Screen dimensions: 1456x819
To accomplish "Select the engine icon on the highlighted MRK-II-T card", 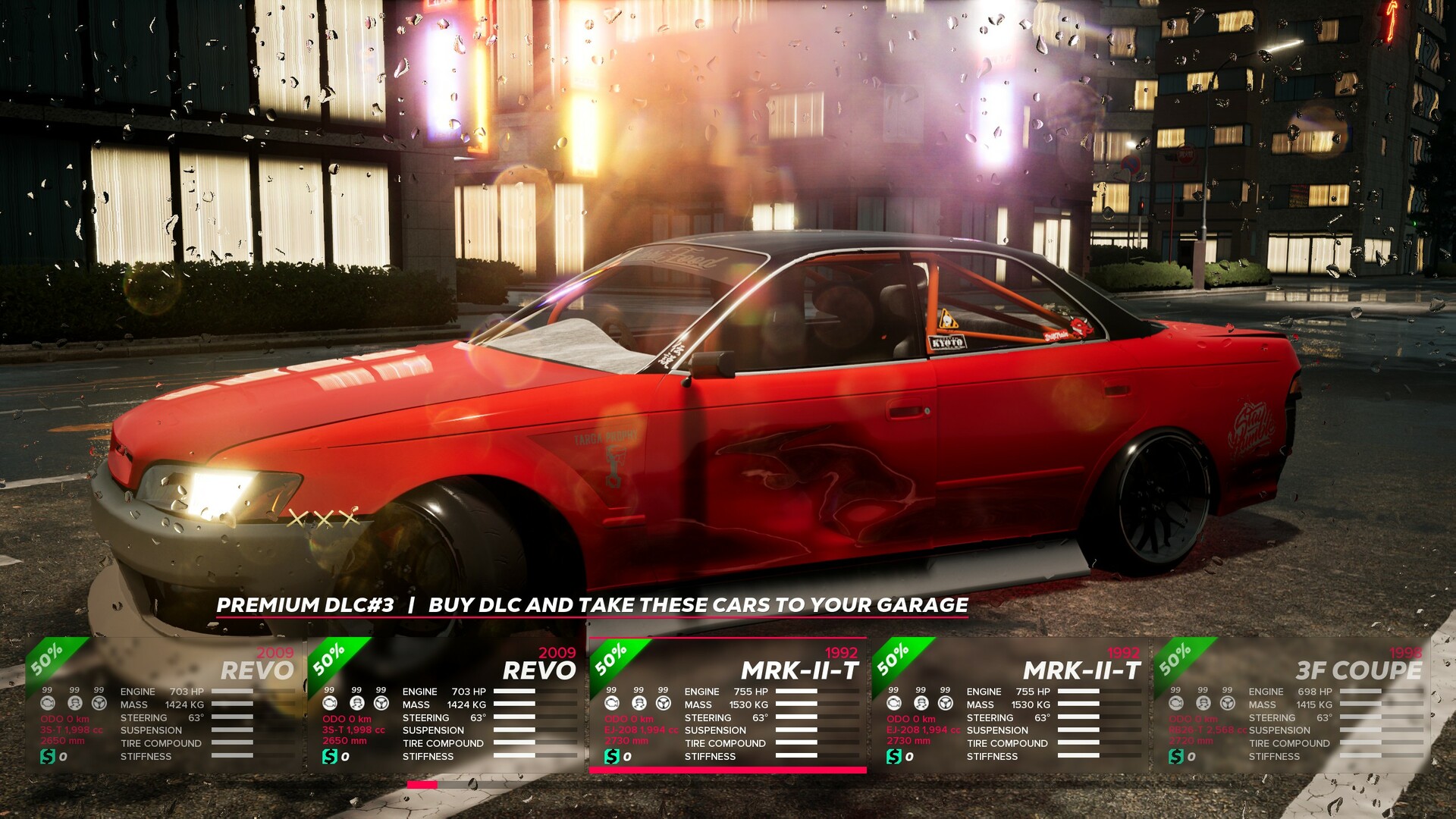I will tap(611, 704).
